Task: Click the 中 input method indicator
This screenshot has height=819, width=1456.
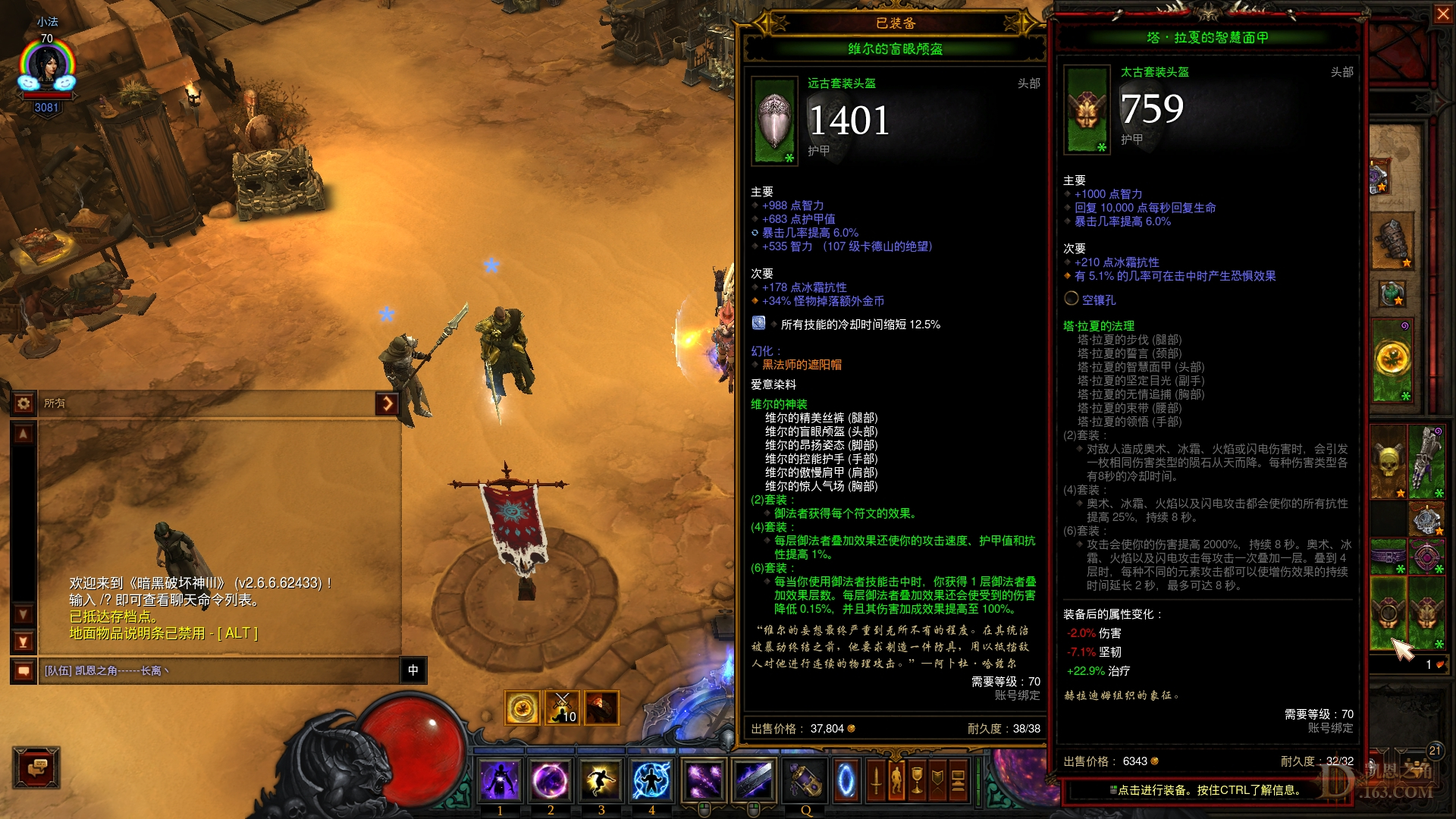Action: click(x=414, y=671)
